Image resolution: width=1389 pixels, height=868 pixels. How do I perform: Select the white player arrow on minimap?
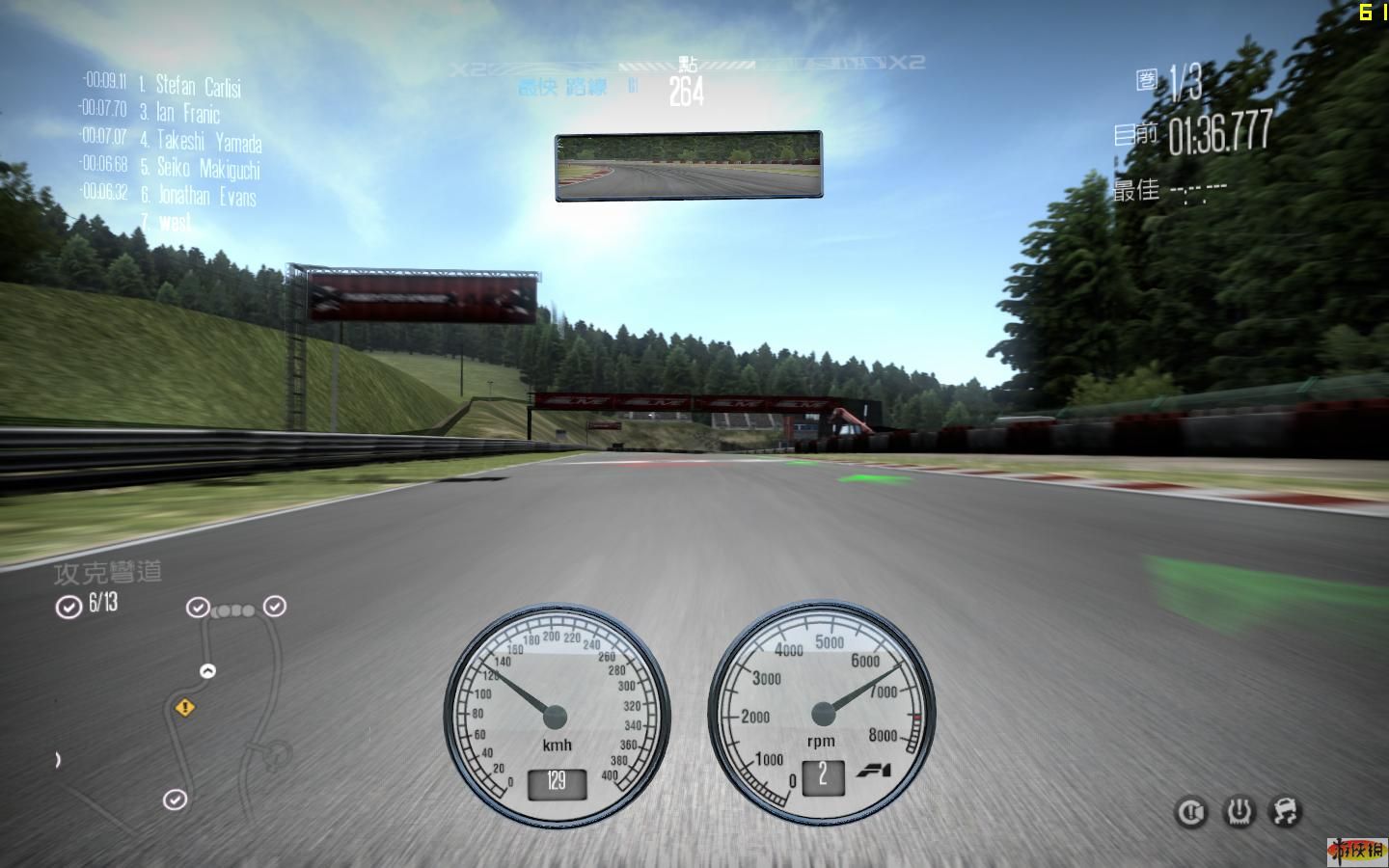207,670
